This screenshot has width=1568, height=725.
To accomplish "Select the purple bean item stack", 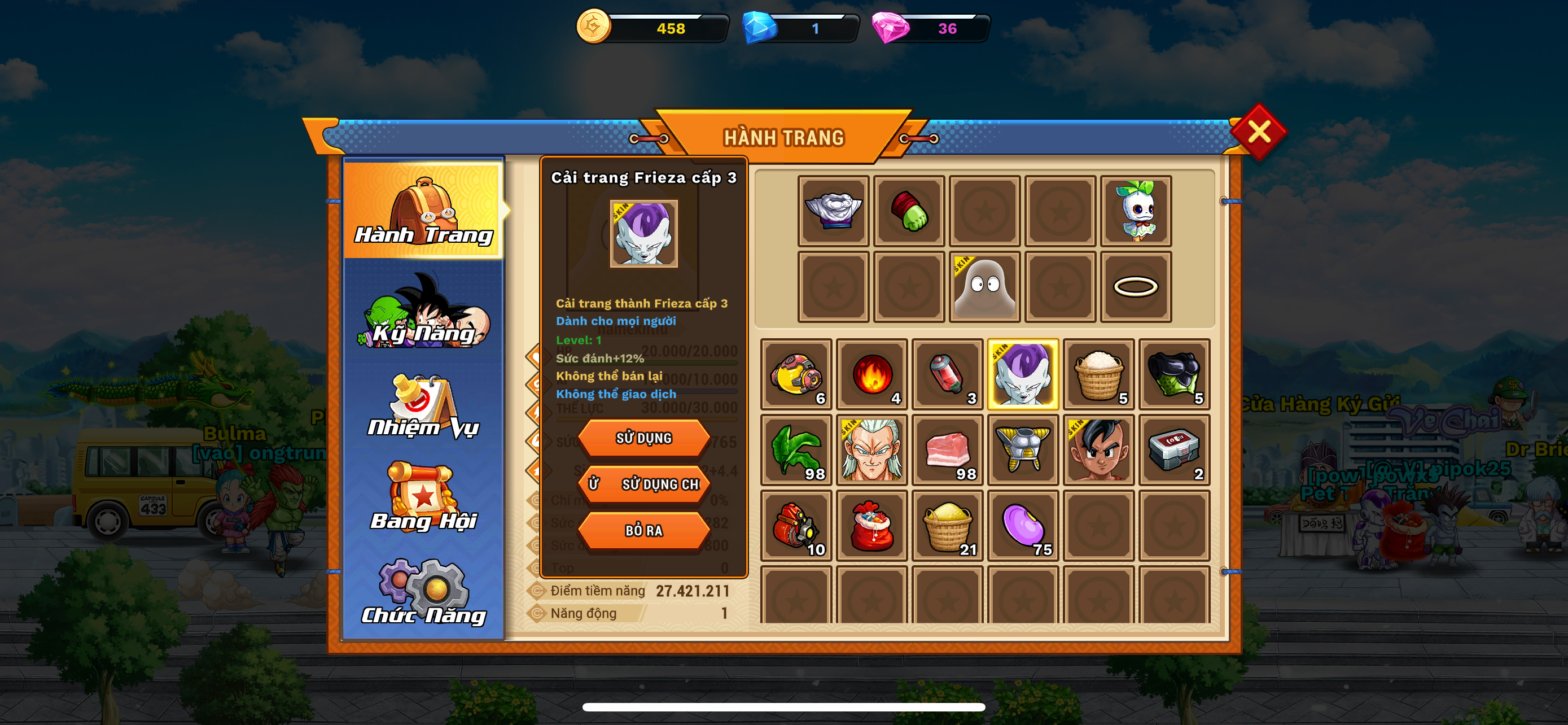I will tap(1023, 525).
